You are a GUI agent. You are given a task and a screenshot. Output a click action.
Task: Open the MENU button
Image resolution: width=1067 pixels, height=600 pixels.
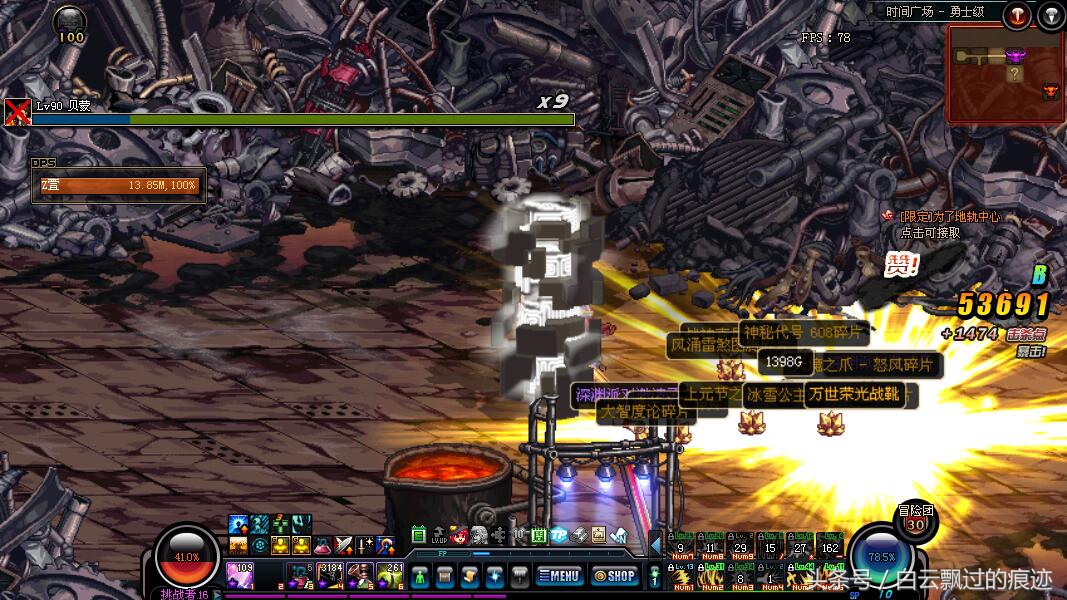559,575
